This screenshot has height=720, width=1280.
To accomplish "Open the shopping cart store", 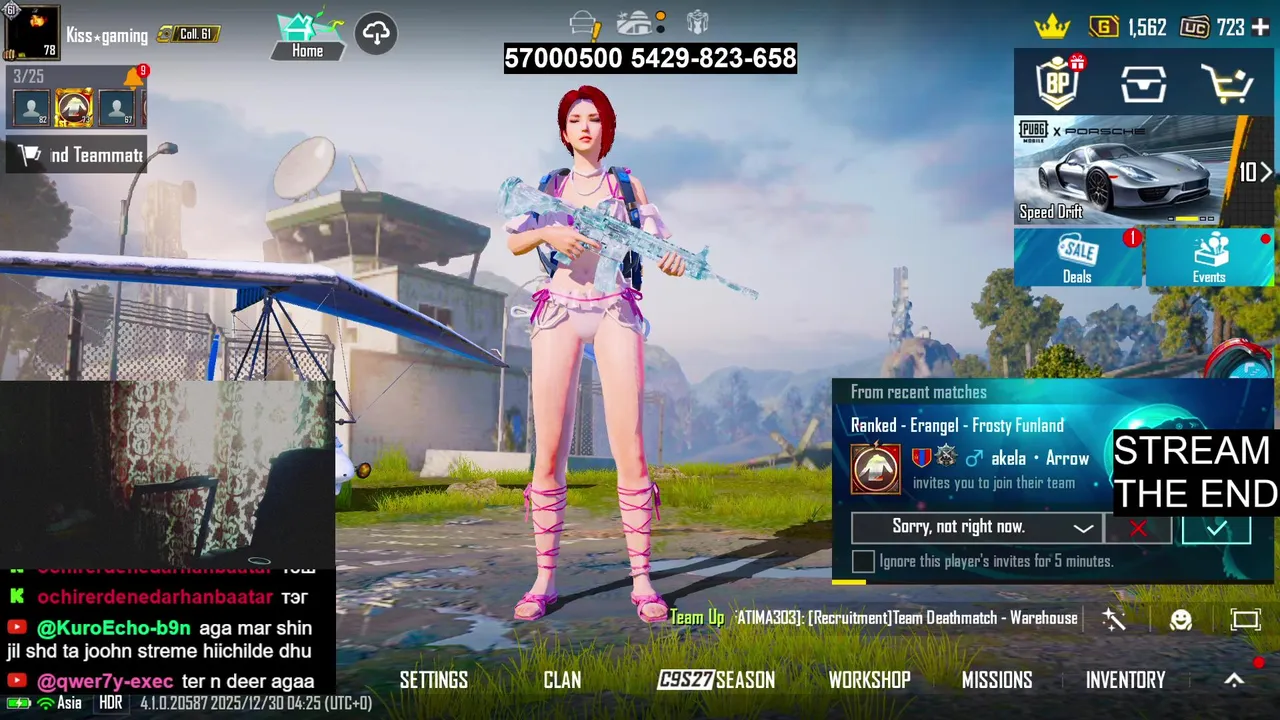I will point(1227,85).
